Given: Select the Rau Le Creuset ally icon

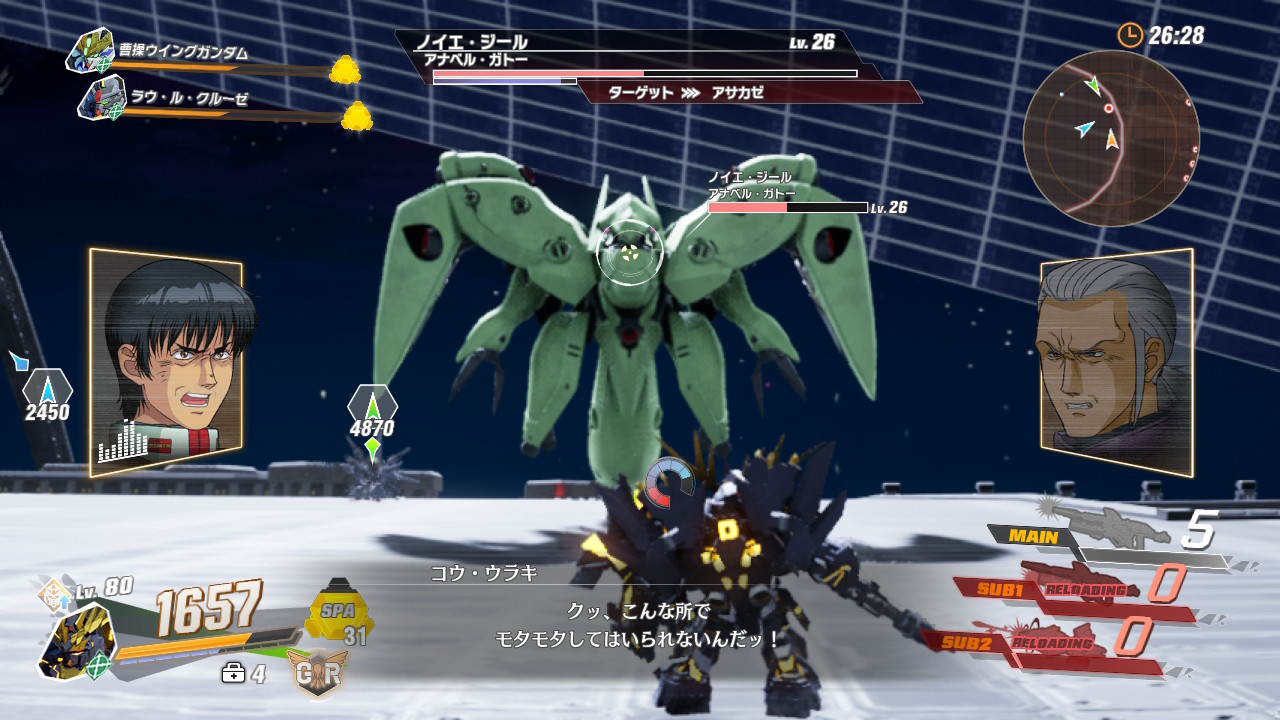Looking at the screenshot, I should [x=101, y=98].
